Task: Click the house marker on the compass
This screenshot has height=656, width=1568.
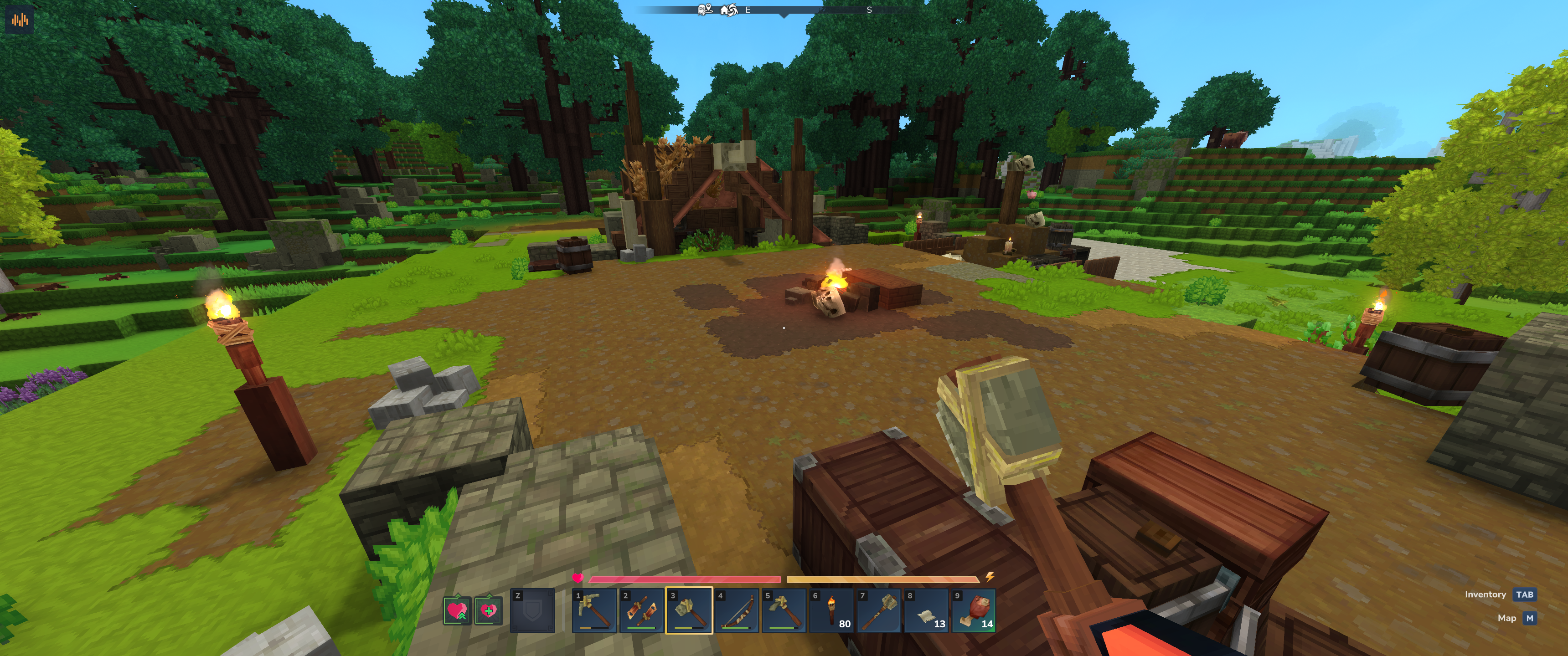Action: (724, 10)
